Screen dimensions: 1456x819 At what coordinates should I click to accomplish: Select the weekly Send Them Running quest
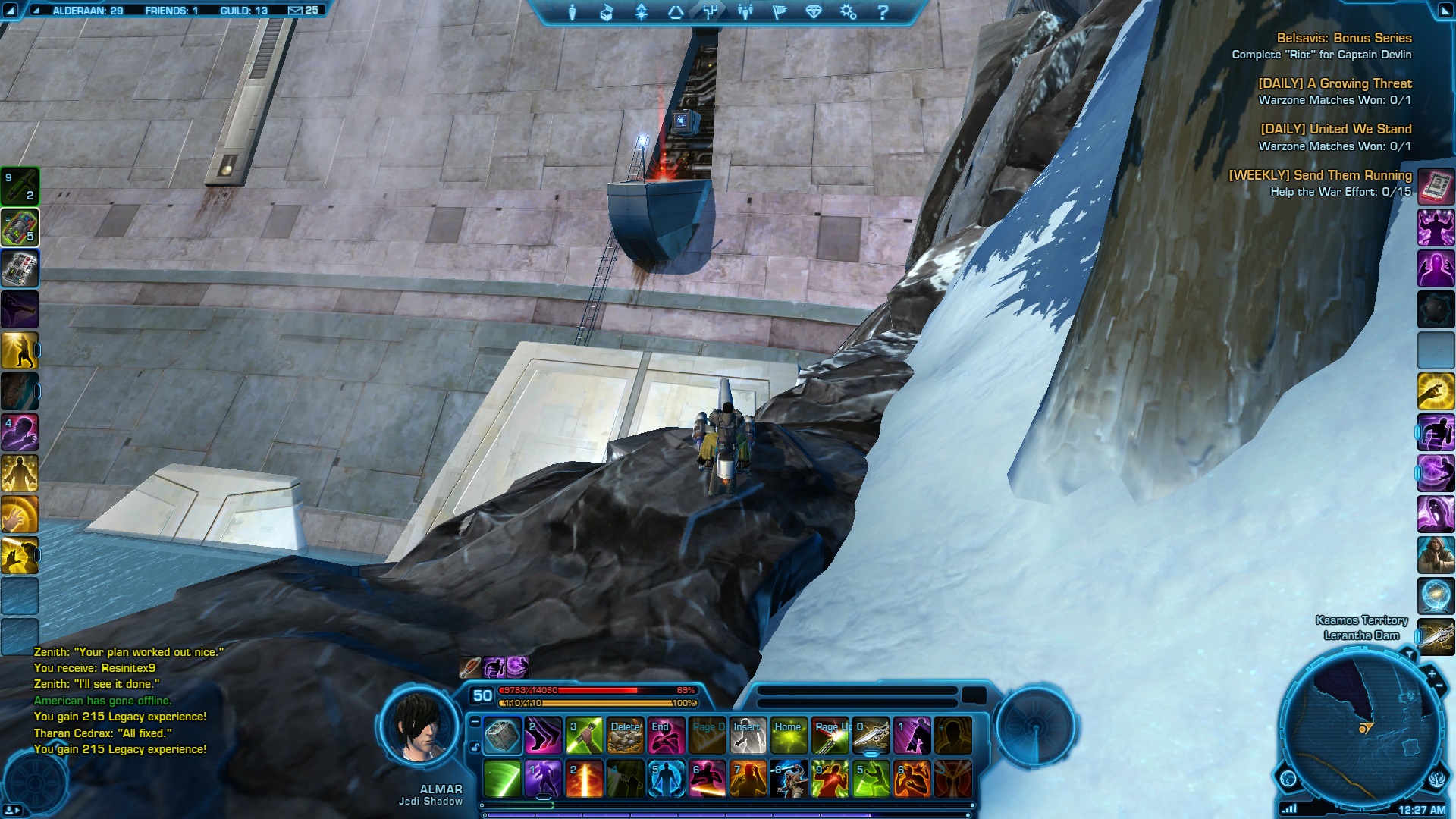point(1320,175)
